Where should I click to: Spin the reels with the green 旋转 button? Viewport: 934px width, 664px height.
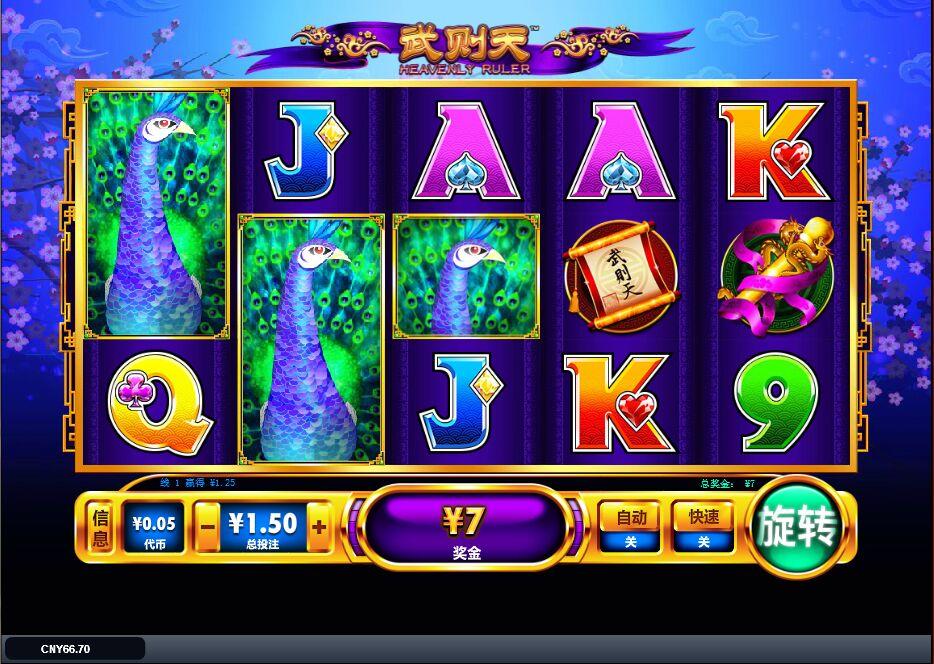[x=796, y=526]
